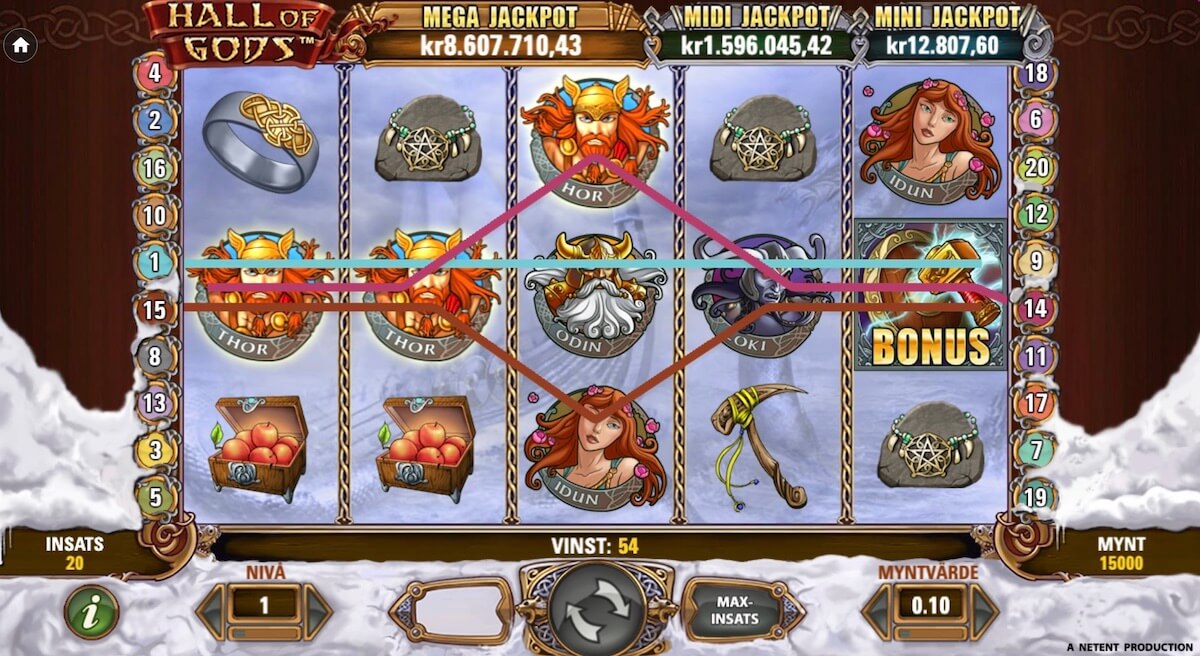Select payline number 11
This screenshot has width=1200, height=656.
tap(1036, 356)
